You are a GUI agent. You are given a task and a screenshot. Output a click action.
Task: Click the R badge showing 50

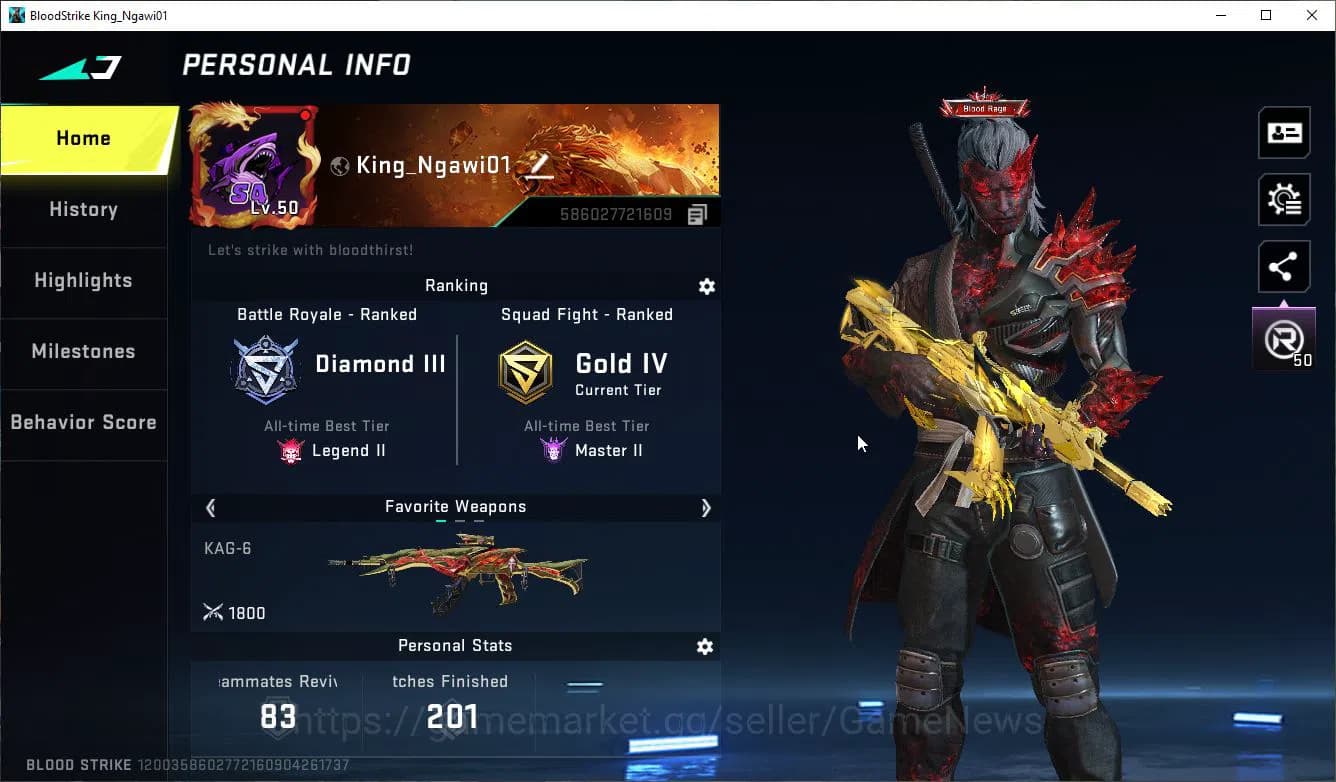point(1284,338)
